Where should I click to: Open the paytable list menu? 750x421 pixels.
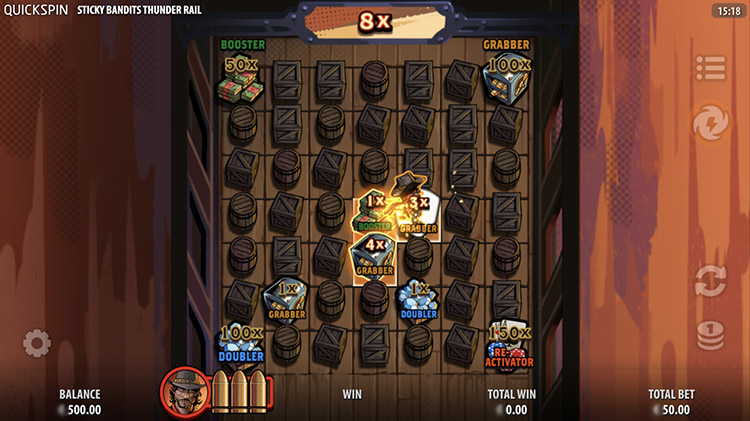click(x=711, y=68)
